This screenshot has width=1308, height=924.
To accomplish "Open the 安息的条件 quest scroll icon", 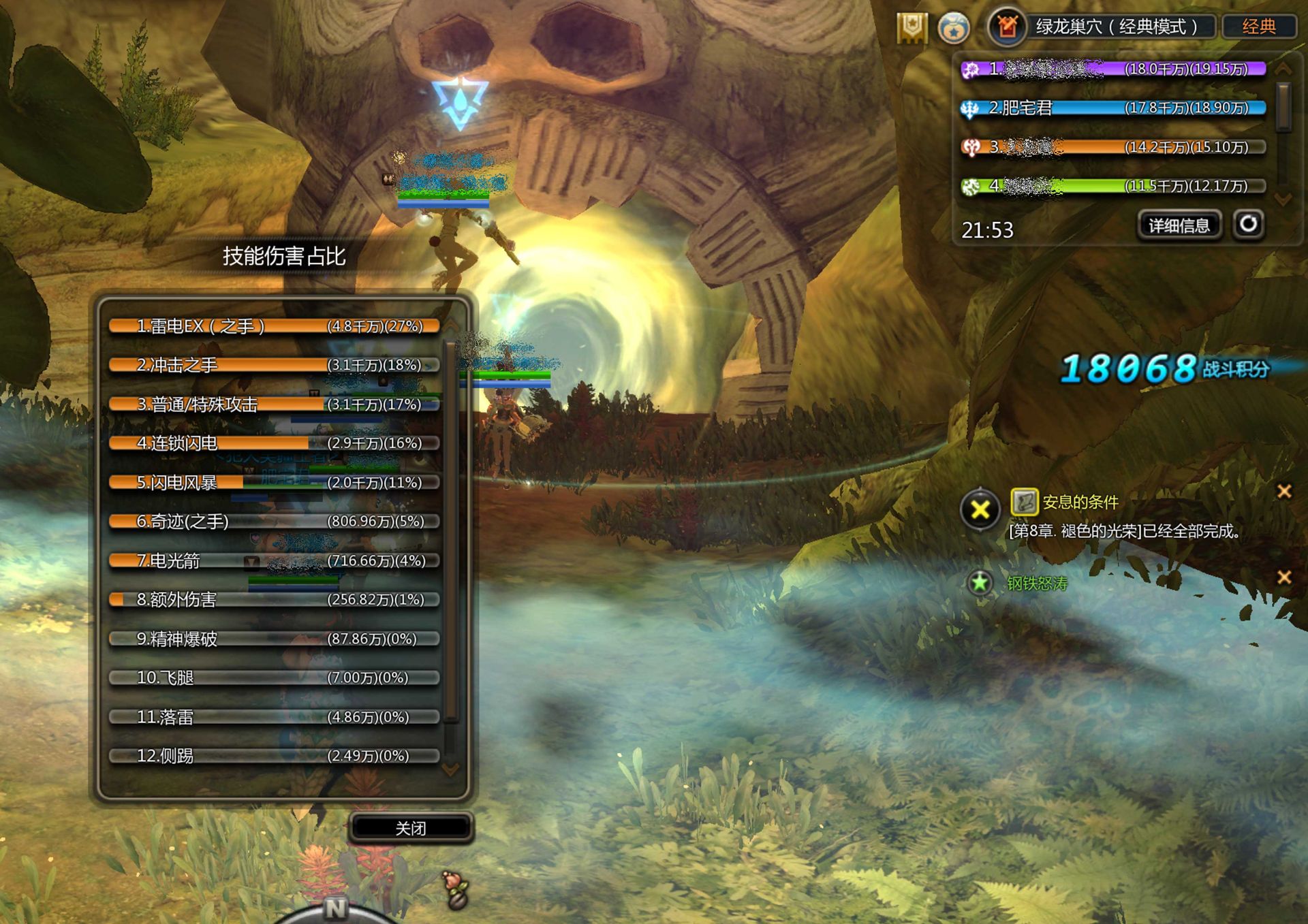I will click(1024, 503).
